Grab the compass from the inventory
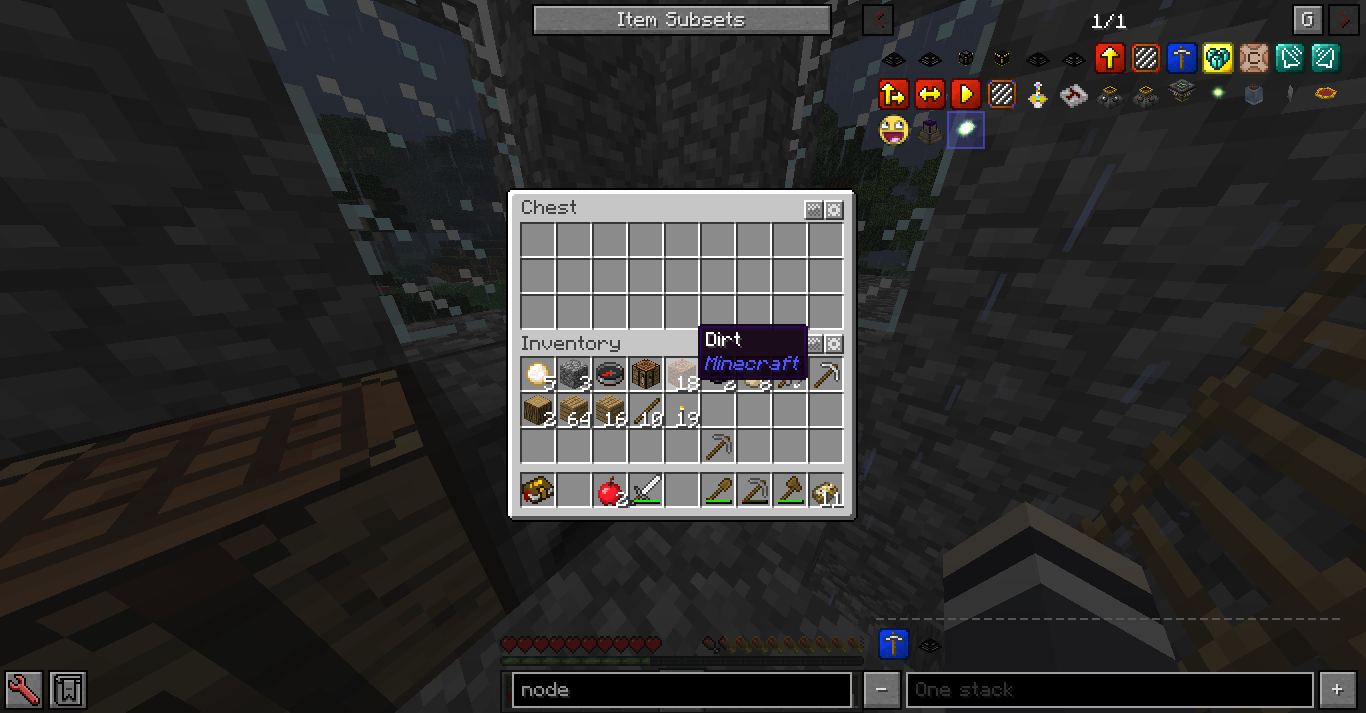Viewport: 1366px width, 713px height. (609, 374)
